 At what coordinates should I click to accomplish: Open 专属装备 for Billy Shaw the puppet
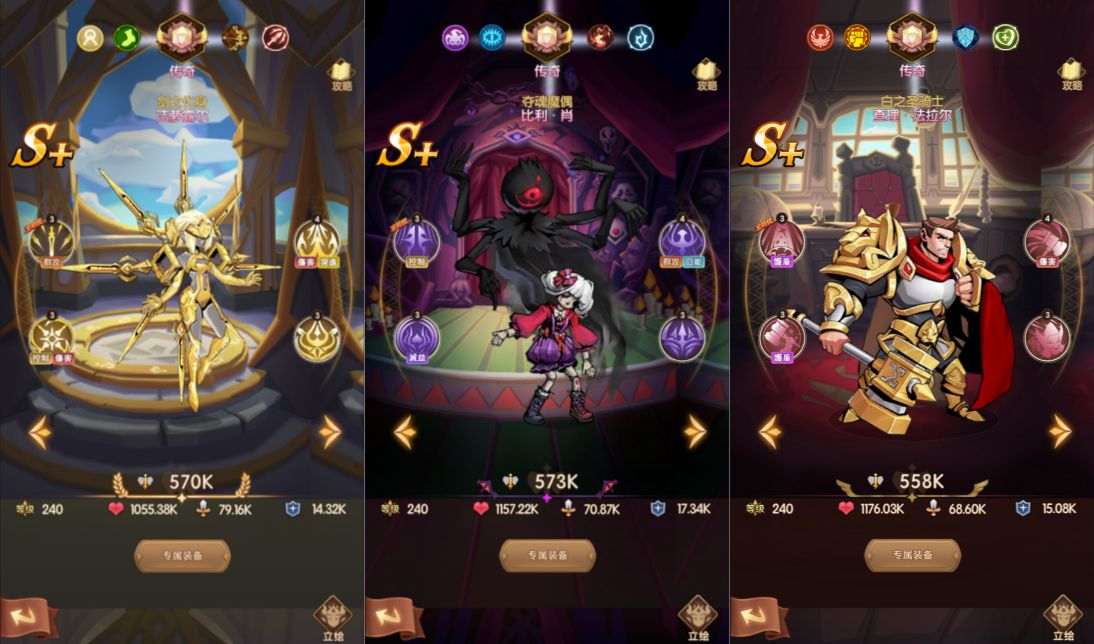tap(547, 555)
